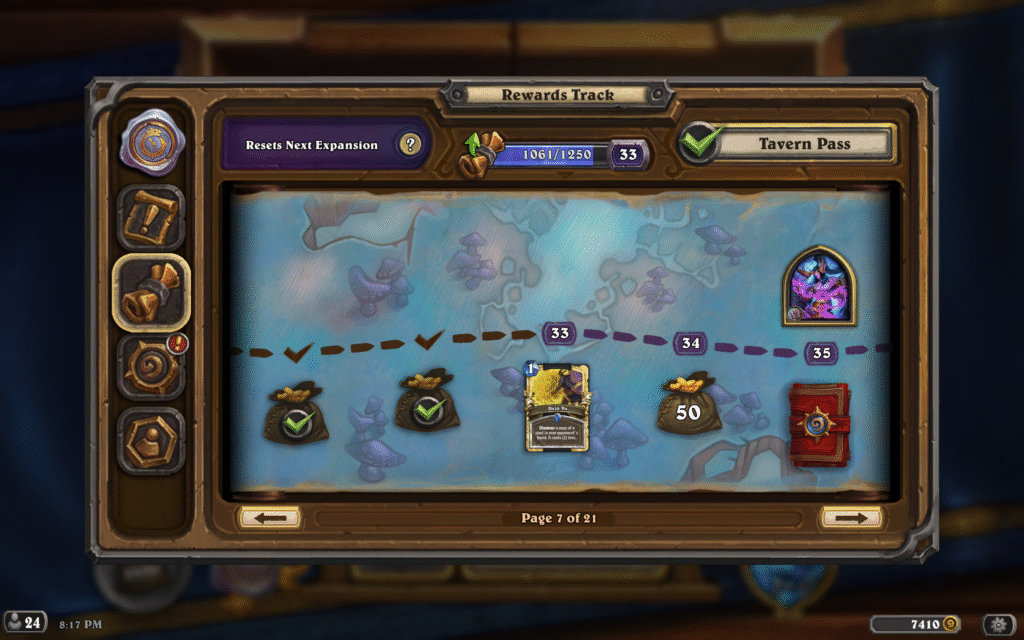Claim the golden card reward at level 33

tap(556, 407)
